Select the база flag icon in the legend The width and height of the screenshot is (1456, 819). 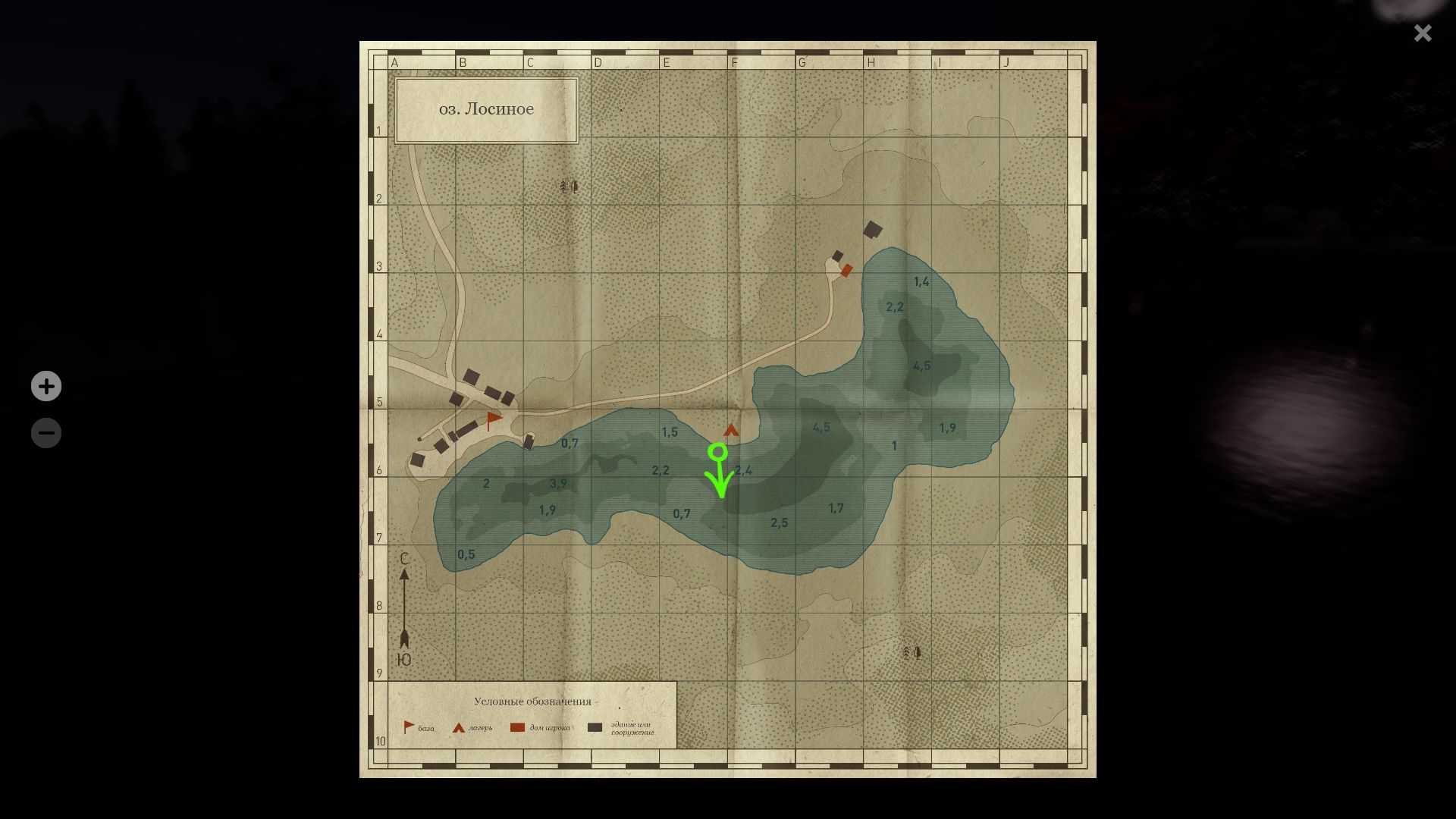408,726
